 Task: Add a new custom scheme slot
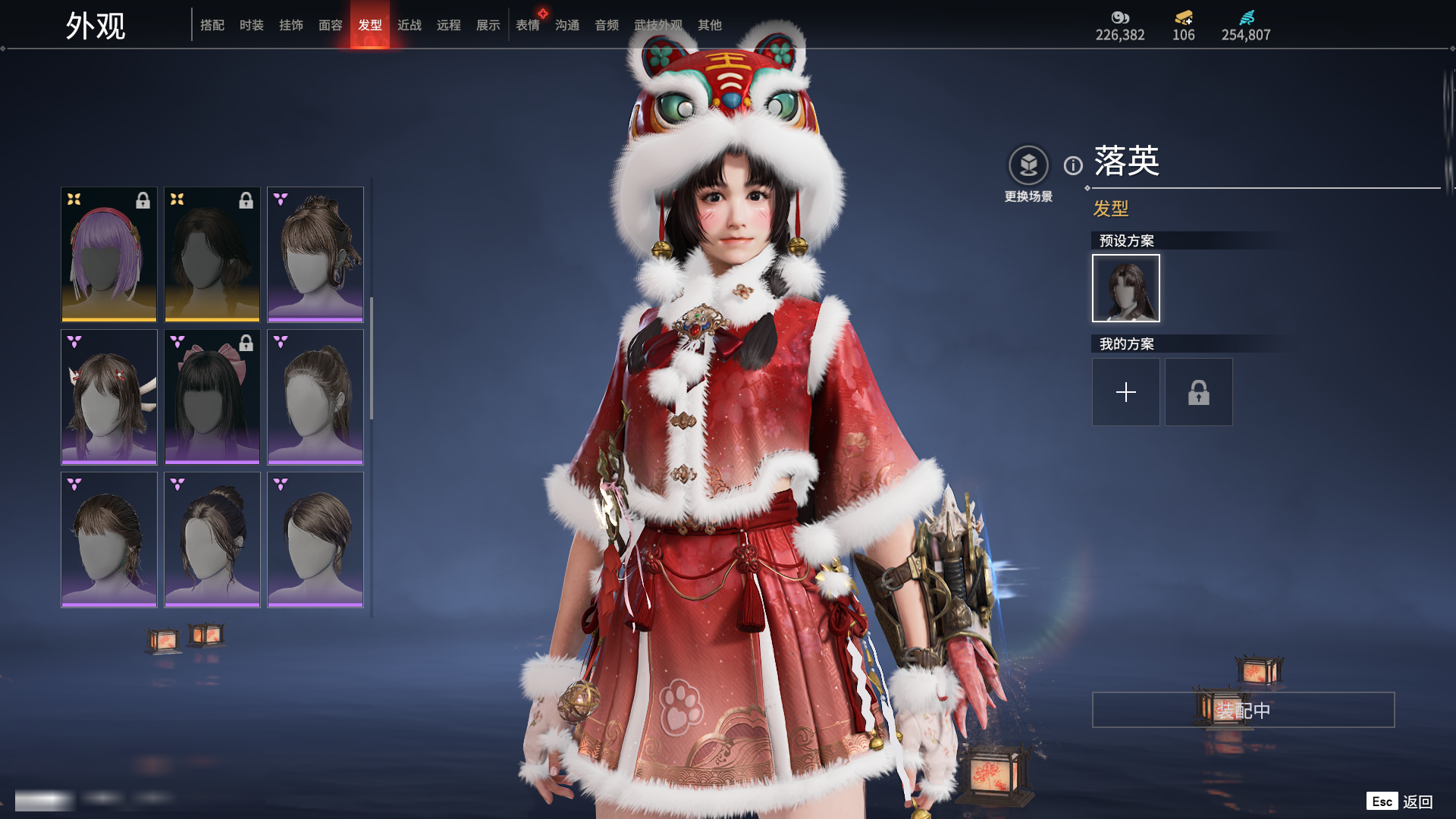coord(1126,392)
